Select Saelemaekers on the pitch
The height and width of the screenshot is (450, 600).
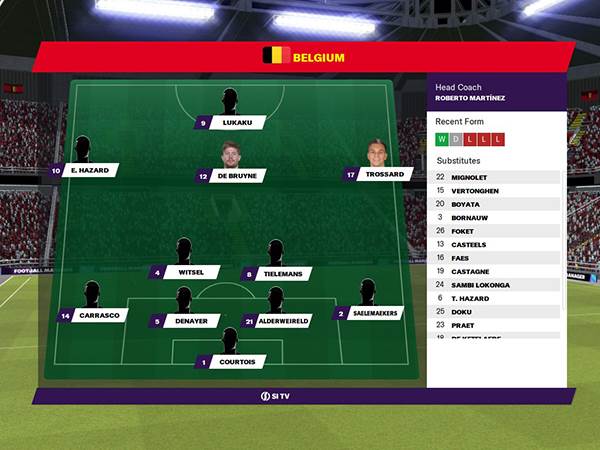coord(375,313)
